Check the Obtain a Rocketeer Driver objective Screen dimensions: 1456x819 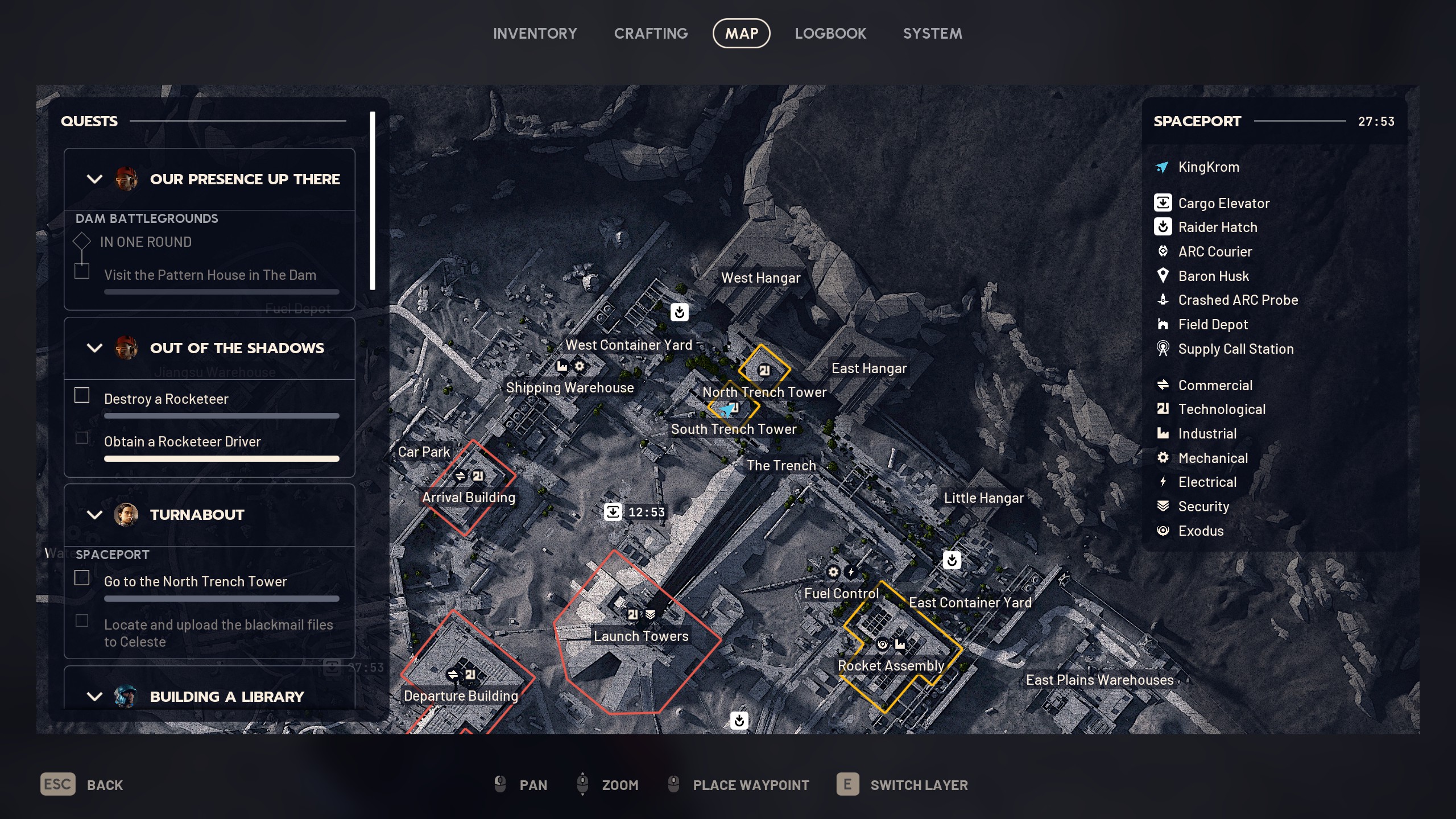pyautogui.click(x=82, y=437)
